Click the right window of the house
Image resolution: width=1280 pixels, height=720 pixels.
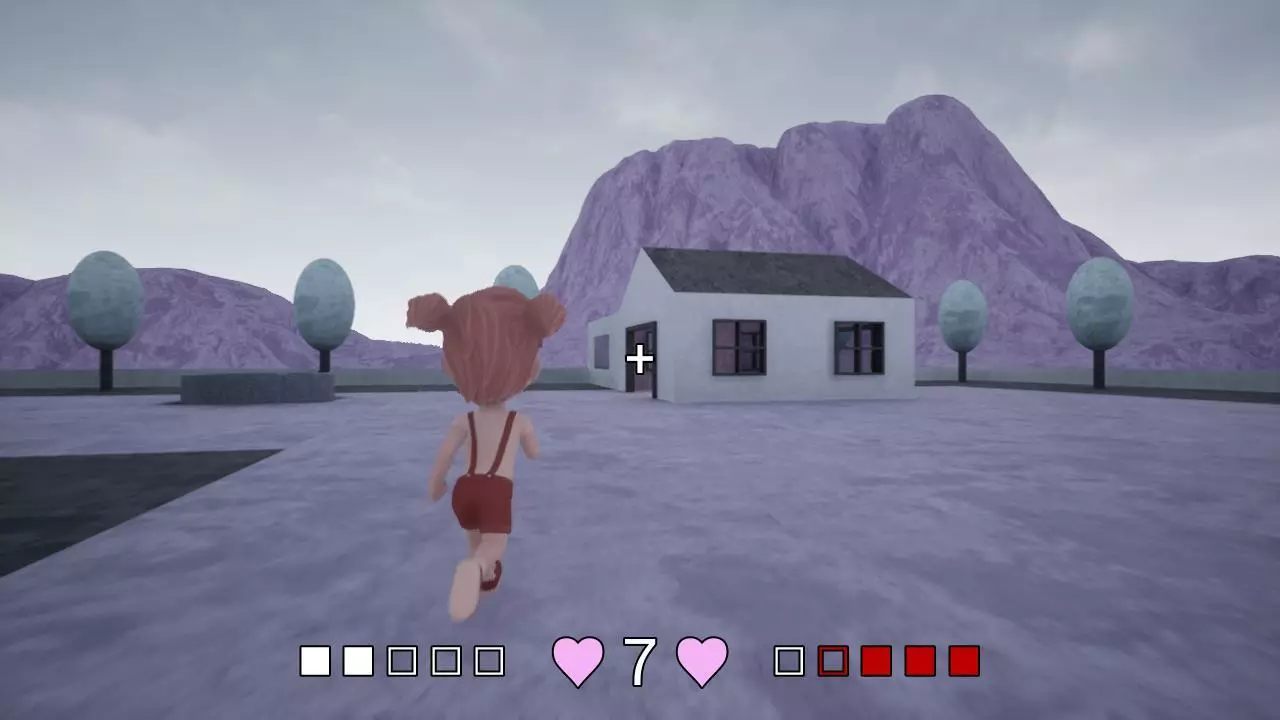point(857,345)
